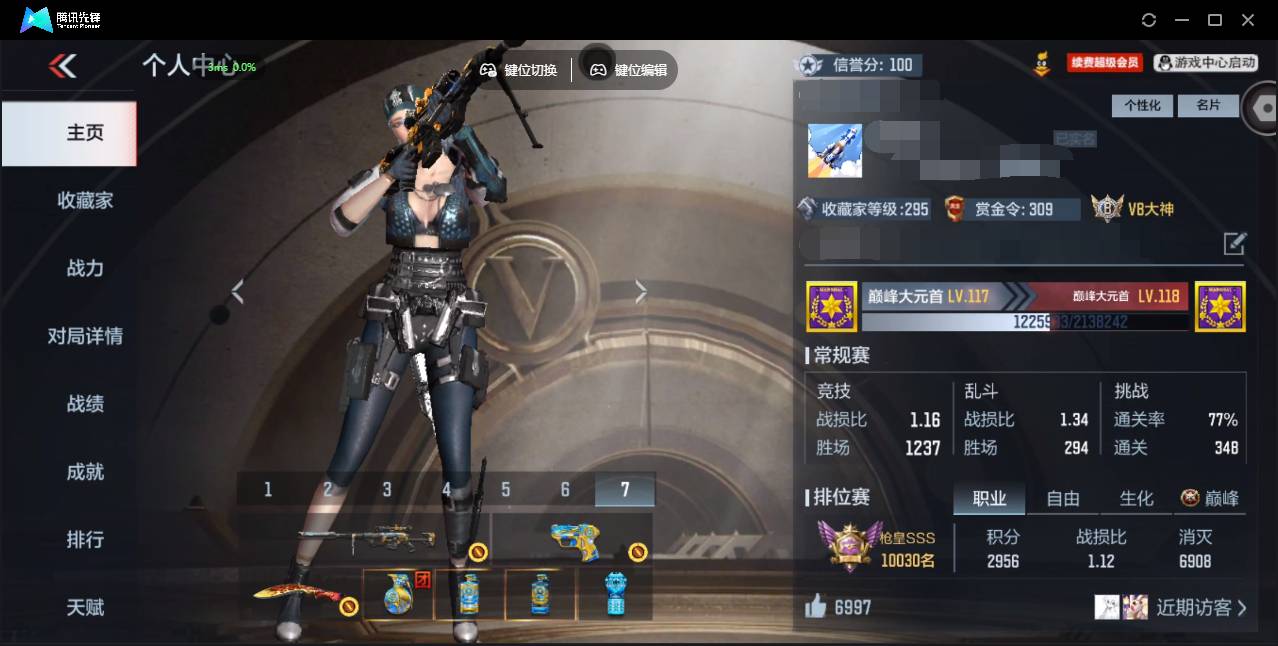Switch ranked stats to 自由 tab
This screenshot has width=1278, height=646.
click(1063, 498)
